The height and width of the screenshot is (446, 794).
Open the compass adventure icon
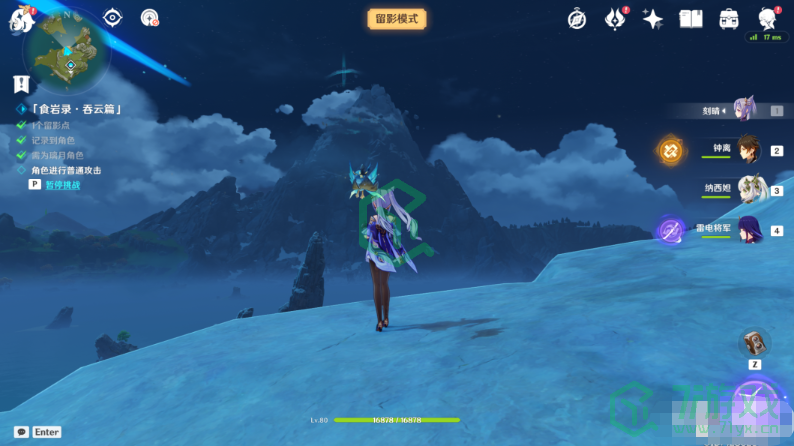(577, 18)
